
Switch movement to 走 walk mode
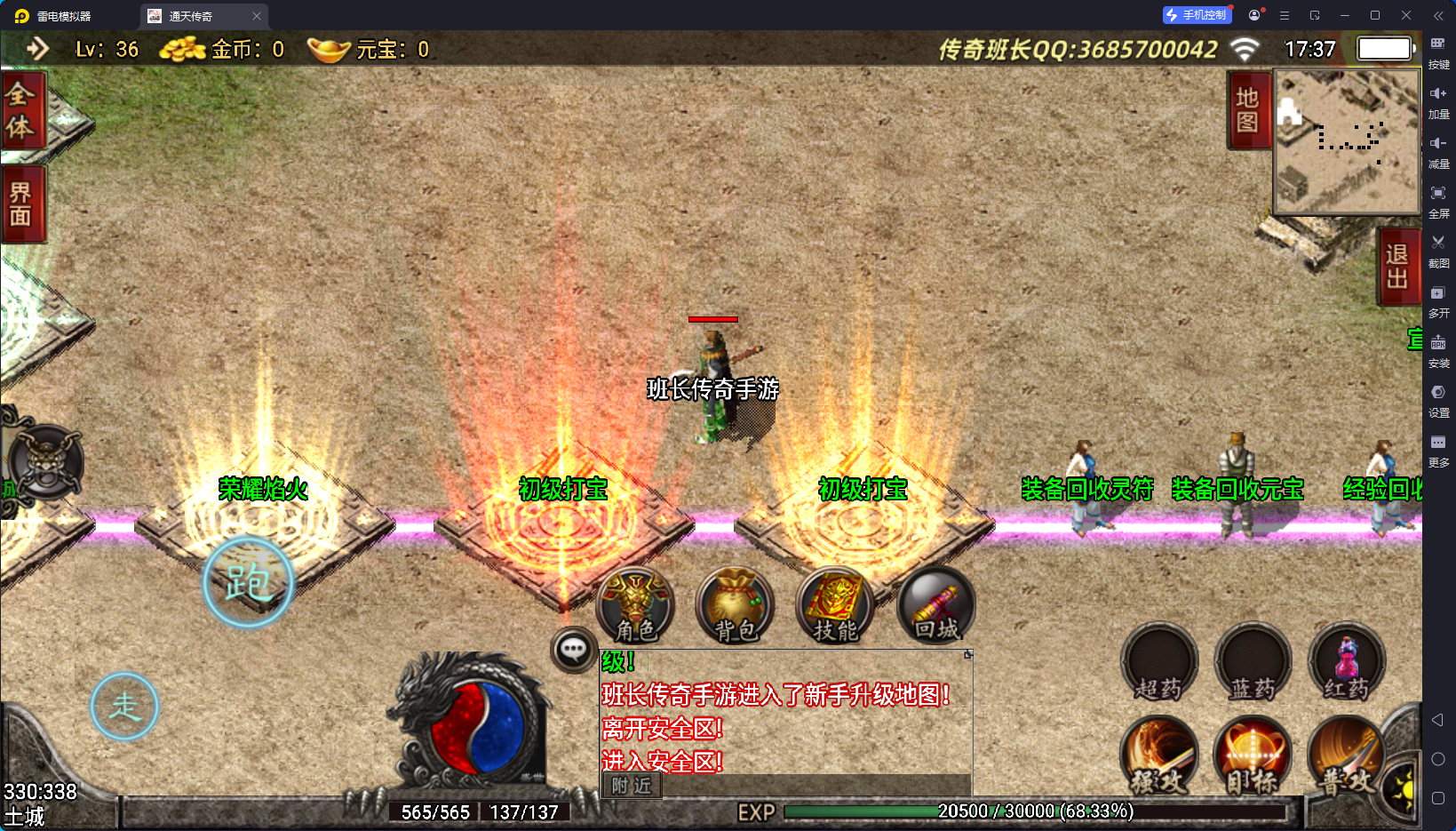(124, 707)
